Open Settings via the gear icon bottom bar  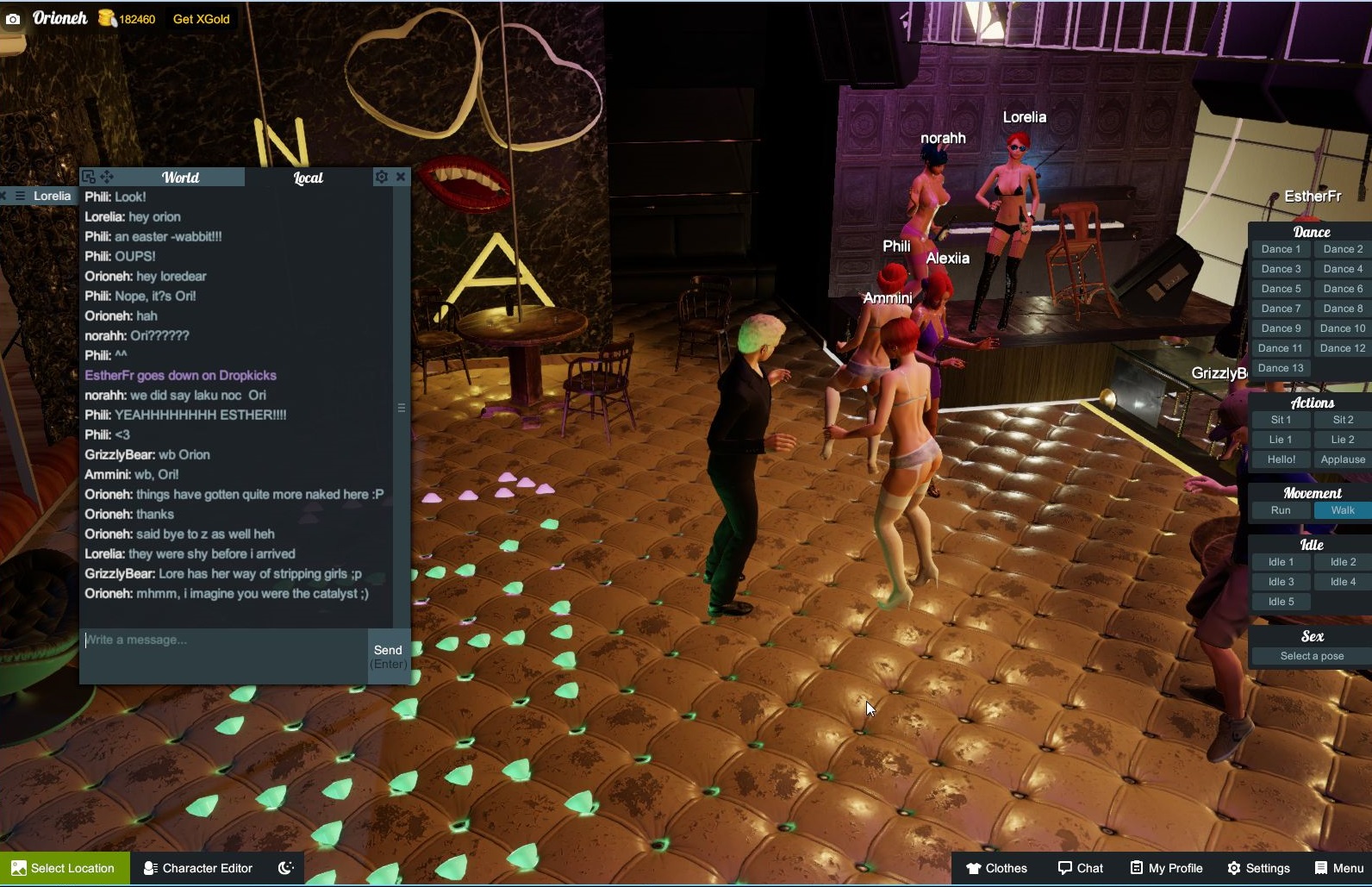coord(1234,868)
